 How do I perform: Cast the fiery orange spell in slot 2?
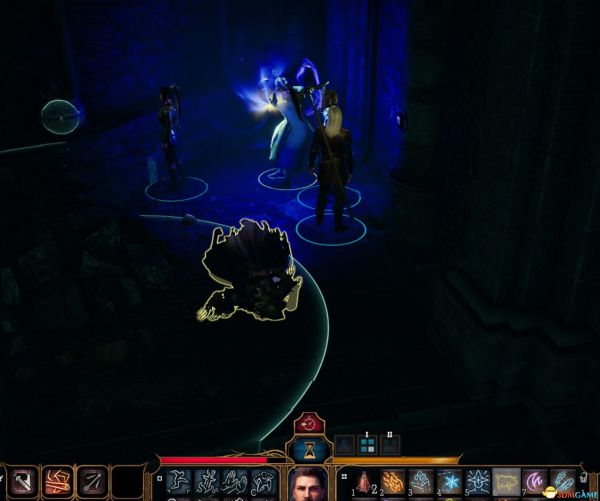coord(393,483)
